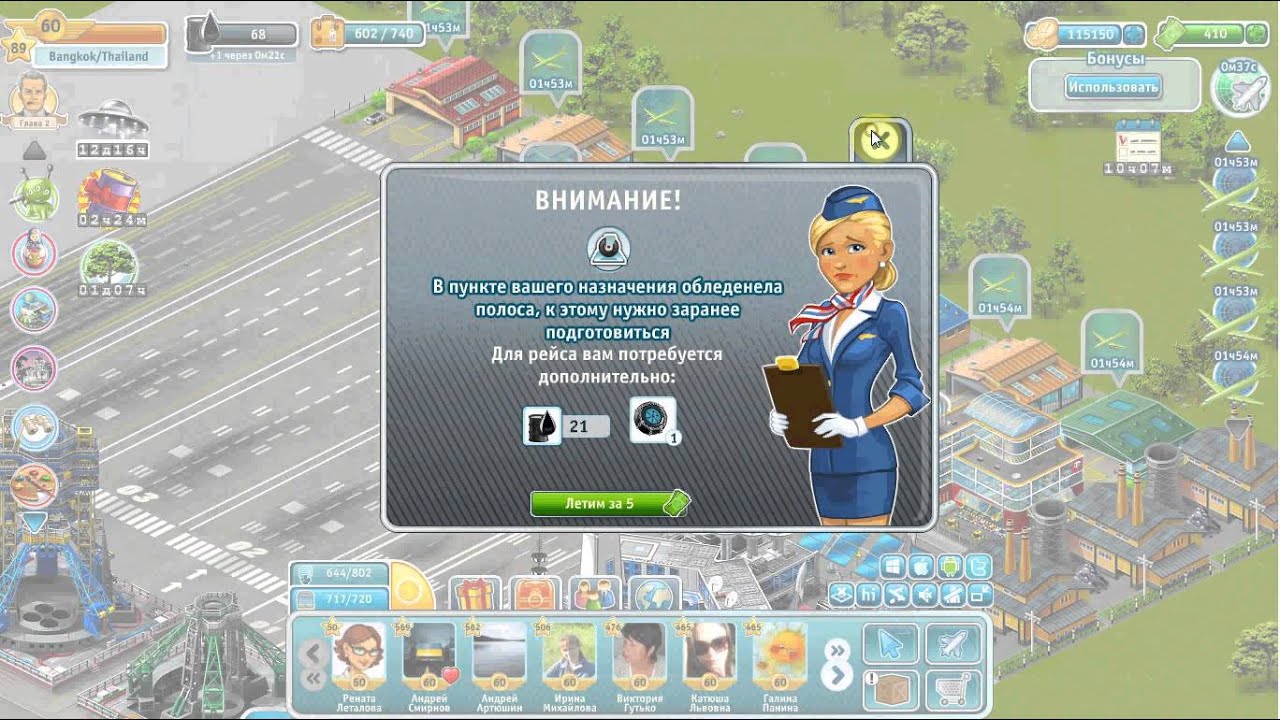Screen dimensions: 1280x720
Task: Add more green cash with plus button
Action: [1256, 34]
